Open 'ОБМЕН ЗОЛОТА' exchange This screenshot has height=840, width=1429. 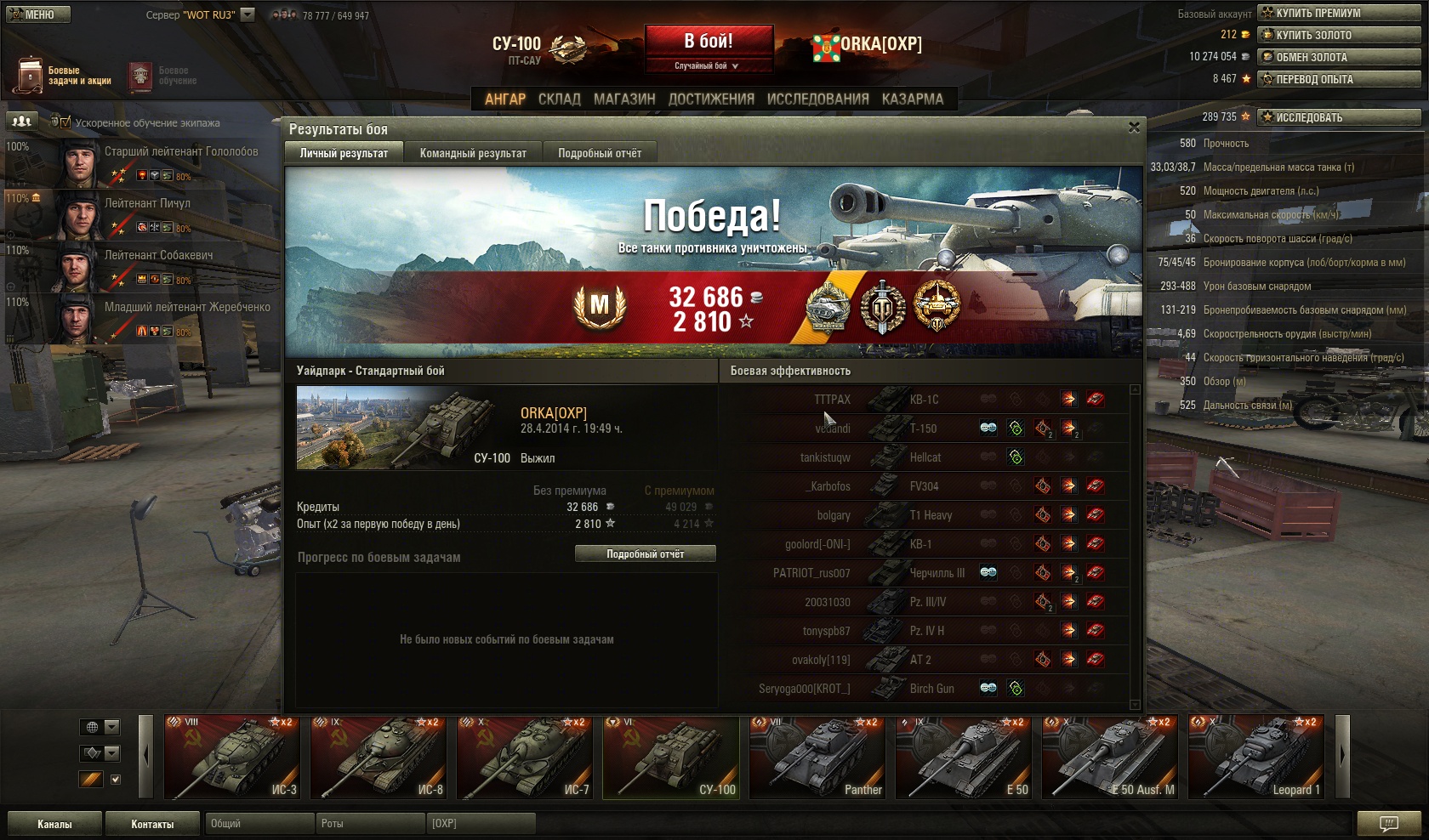1339,57
